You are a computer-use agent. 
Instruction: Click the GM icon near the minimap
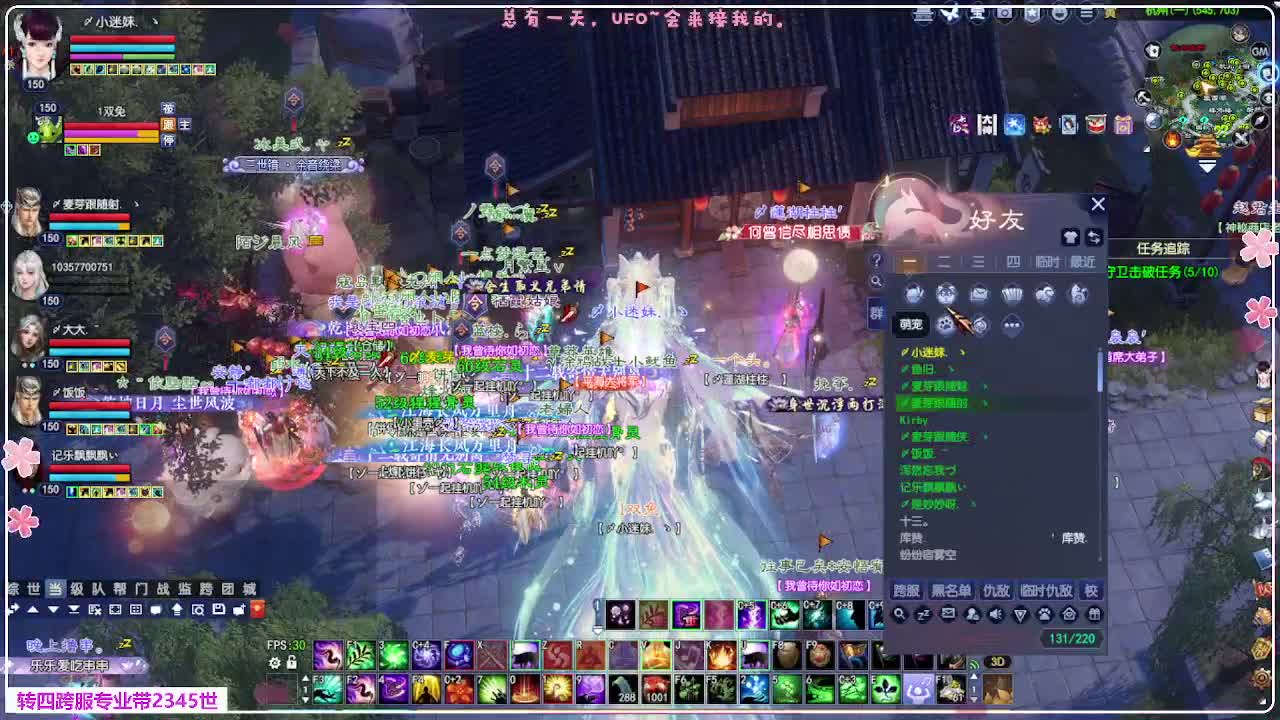point(1260,52)
